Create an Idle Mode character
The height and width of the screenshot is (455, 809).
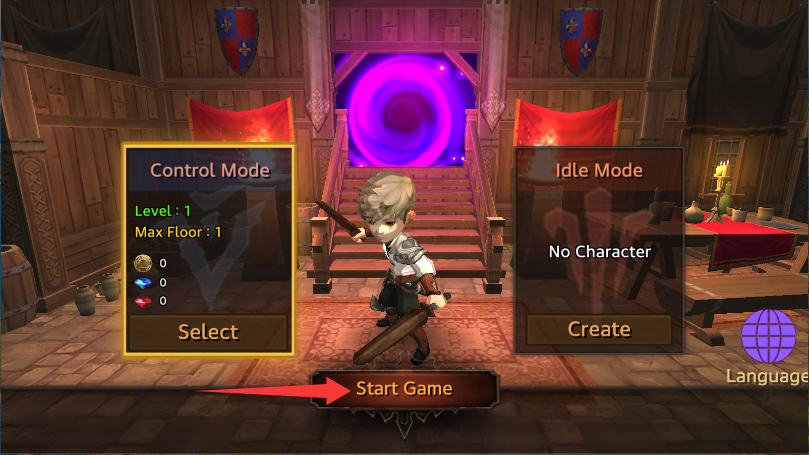(x=599, y=329)
